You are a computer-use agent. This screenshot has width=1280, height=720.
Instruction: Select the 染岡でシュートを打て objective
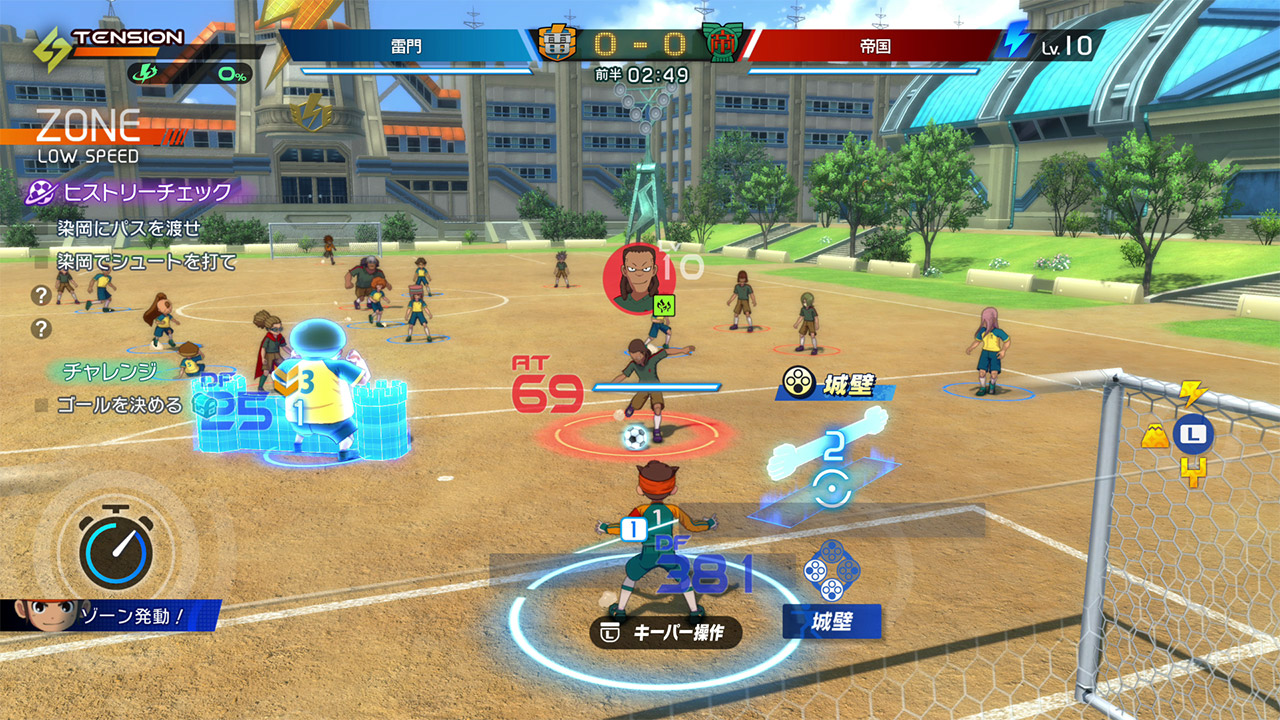146,262
